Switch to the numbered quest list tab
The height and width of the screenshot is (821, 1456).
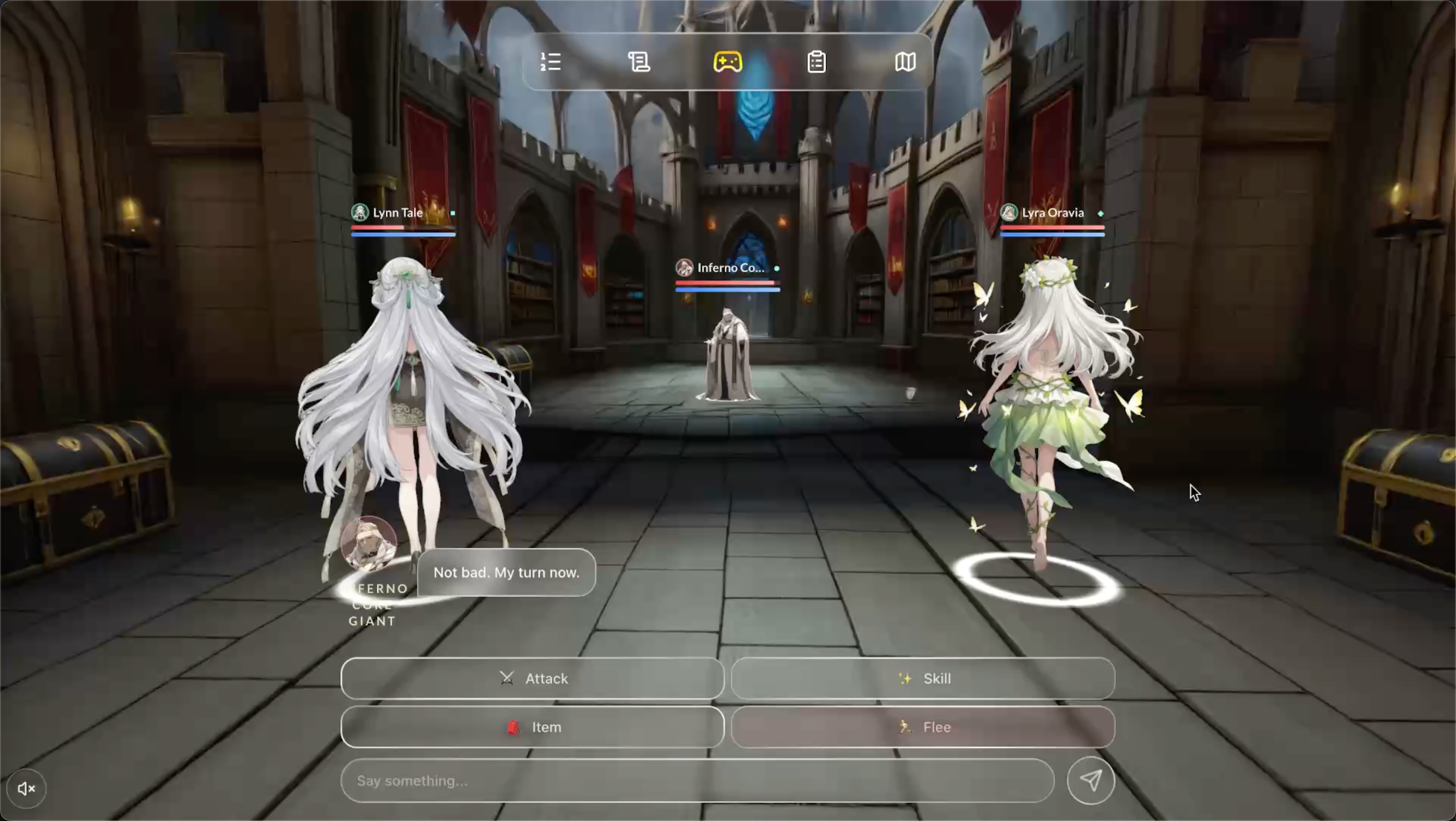[550, 61]
